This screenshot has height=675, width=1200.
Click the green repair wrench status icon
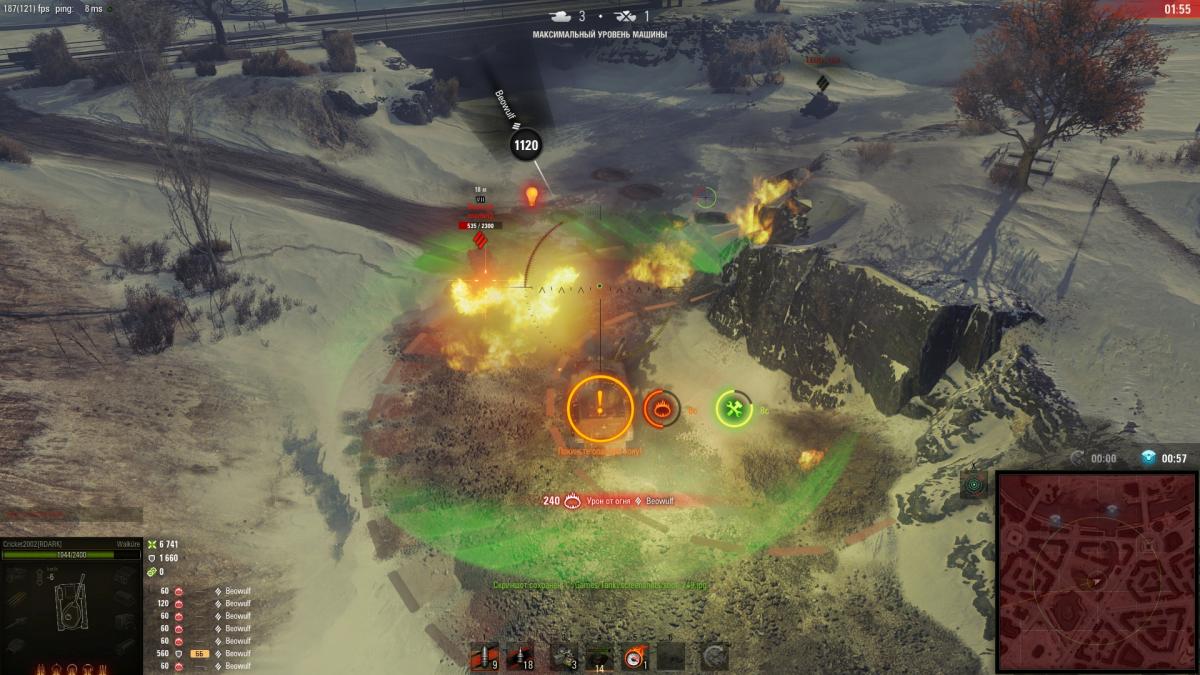734,408
